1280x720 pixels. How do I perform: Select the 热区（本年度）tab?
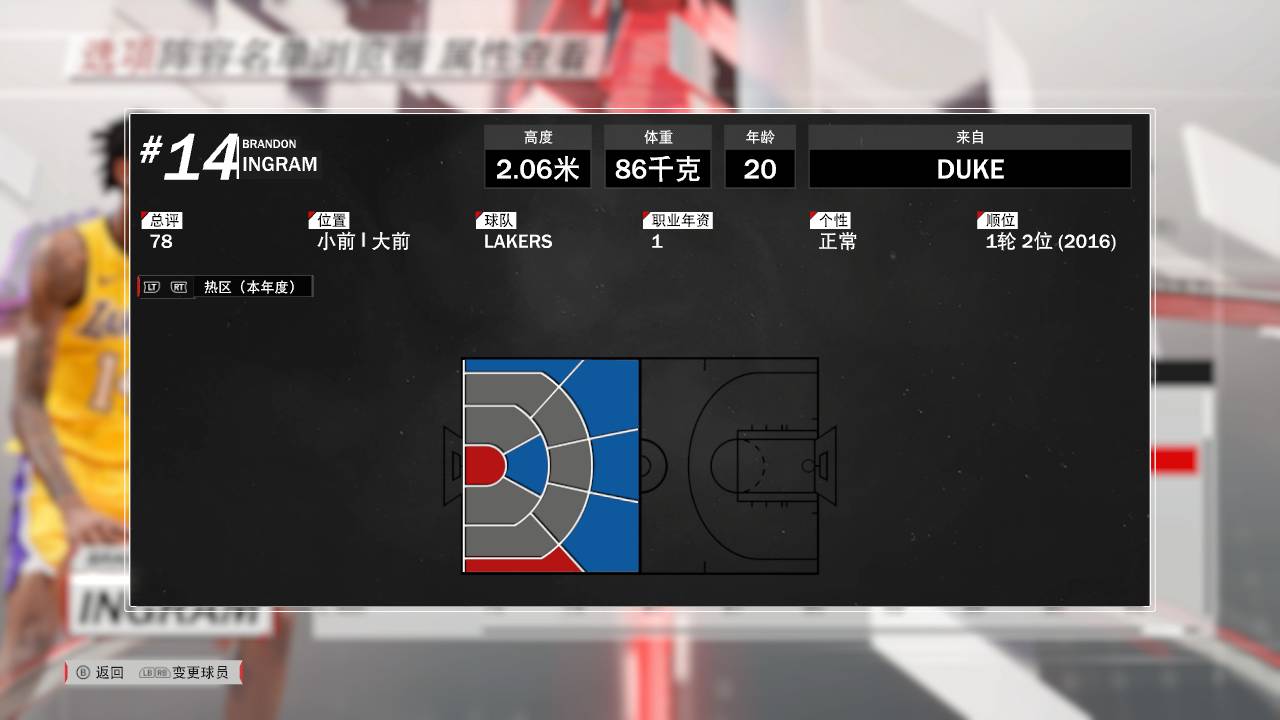(x=252, y=286)
